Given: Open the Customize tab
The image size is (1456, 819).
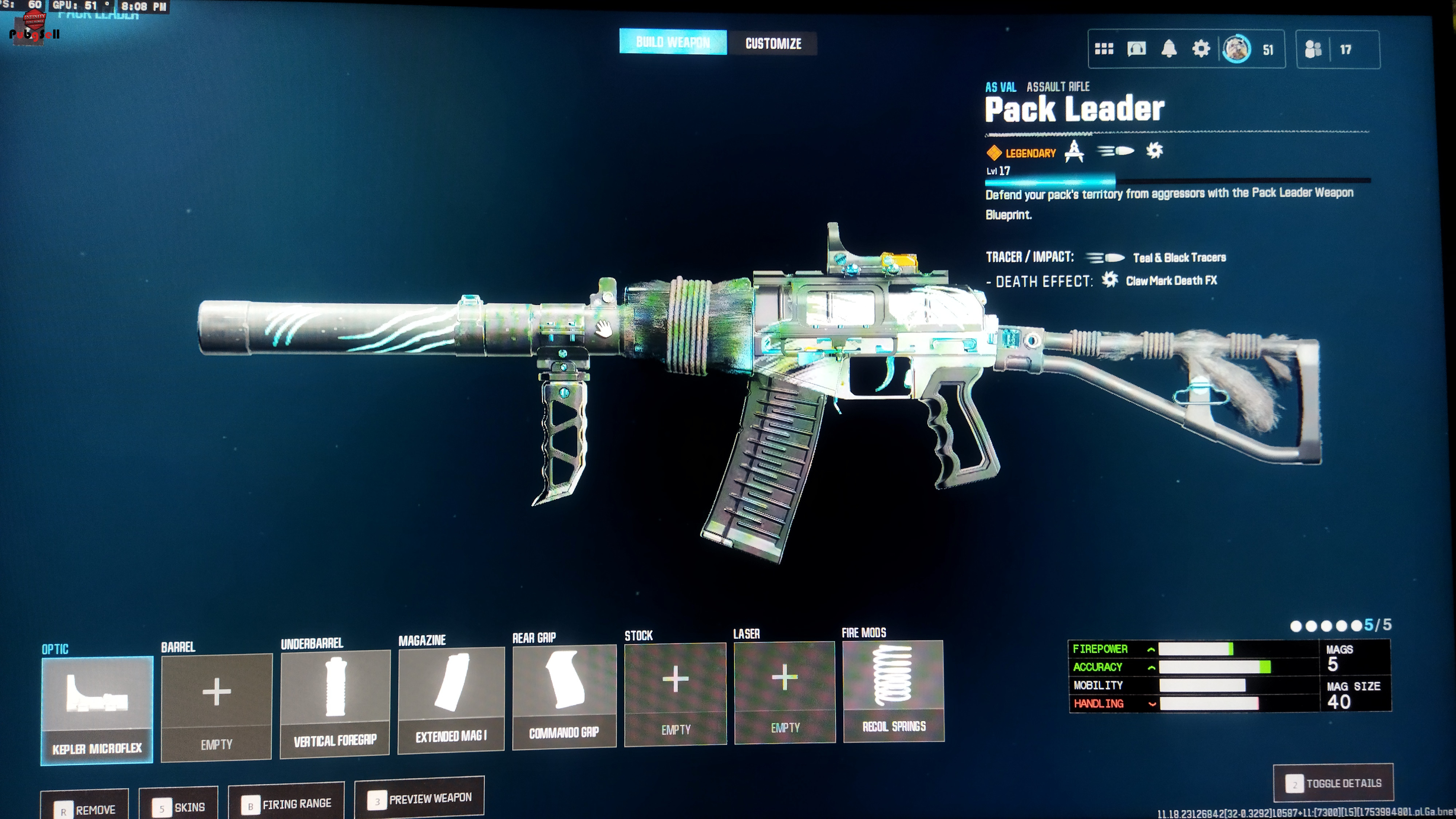Looking at the screenshot, I should (773, 44).
